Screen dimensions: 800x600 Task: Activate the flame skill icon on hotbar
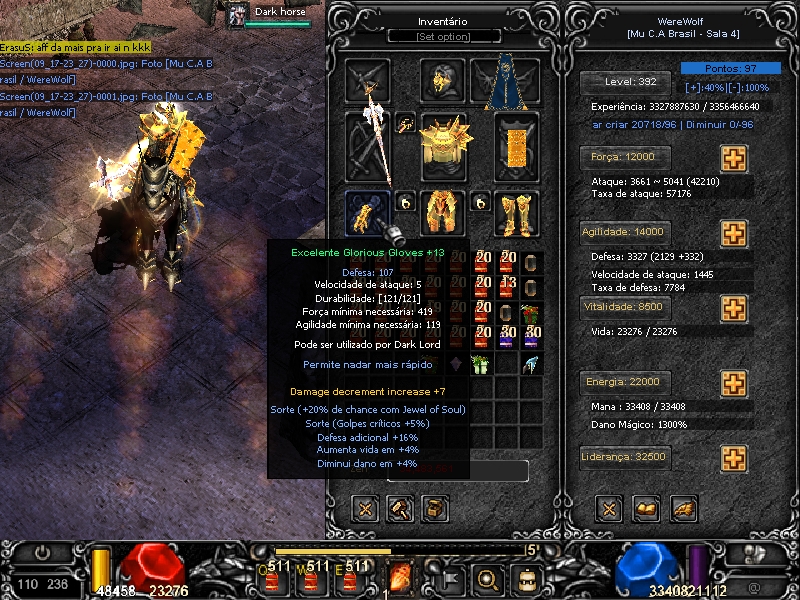coord(400,577)
